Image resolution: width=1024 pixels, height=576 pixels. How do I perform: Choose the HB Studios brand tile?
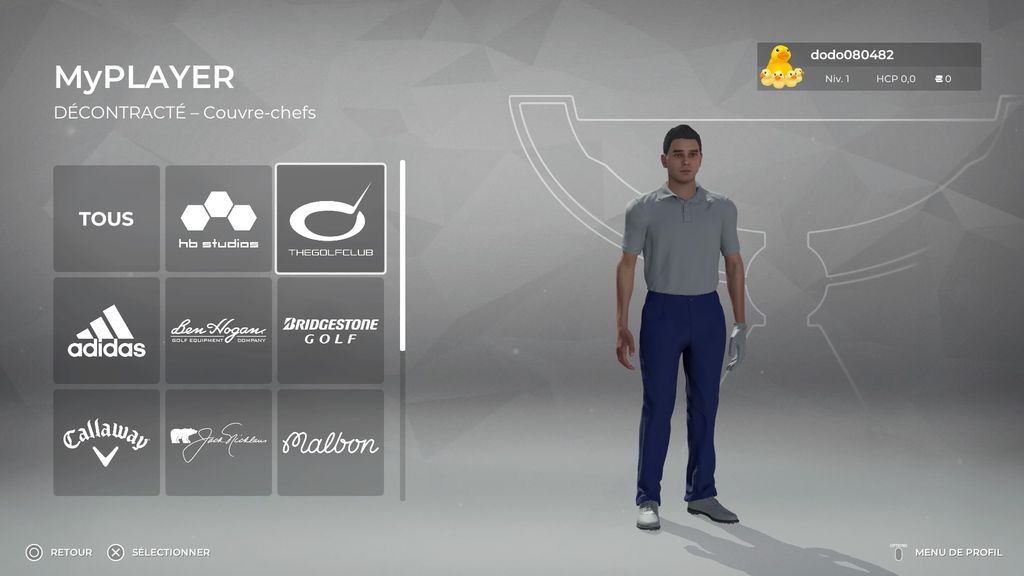(x=218, y=219)
